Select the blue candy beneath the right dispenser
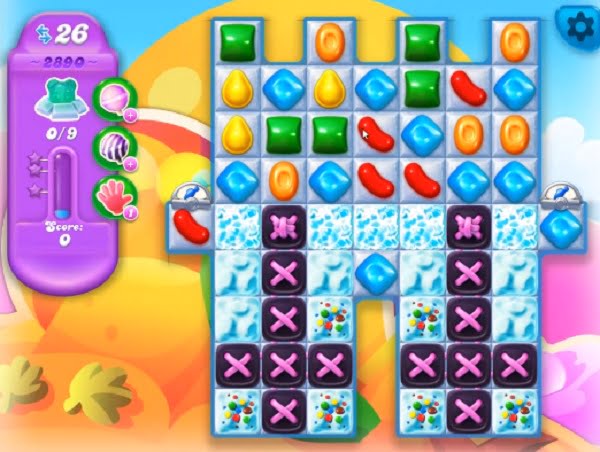 [x=563, y=225]
